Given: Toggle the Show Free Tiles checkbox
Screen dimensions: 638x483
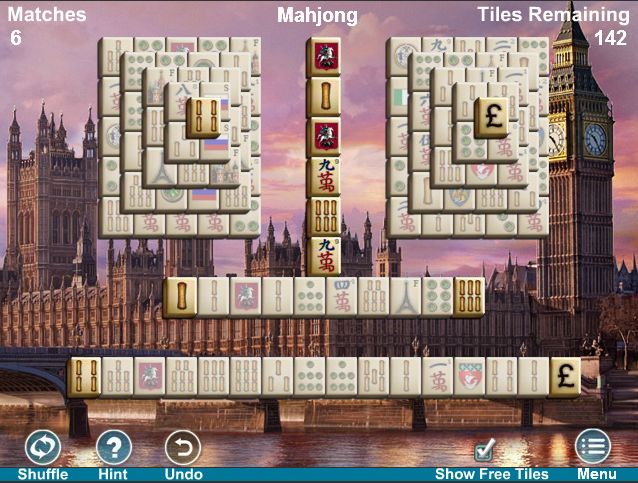Looking at the screenshot, I should click(485, 449).
